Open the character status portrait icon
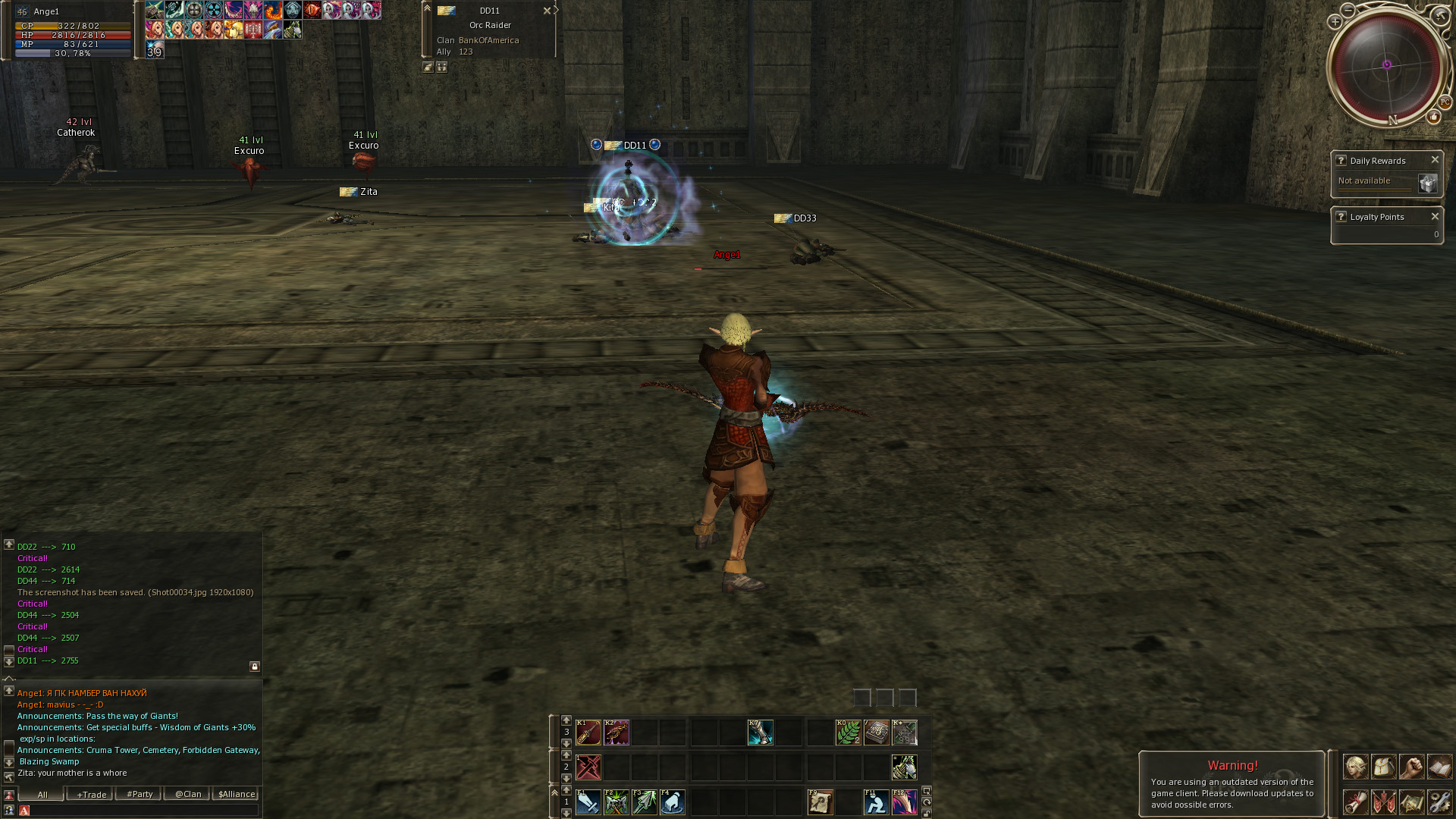 pyautogui.click(x=1356, y=767)
